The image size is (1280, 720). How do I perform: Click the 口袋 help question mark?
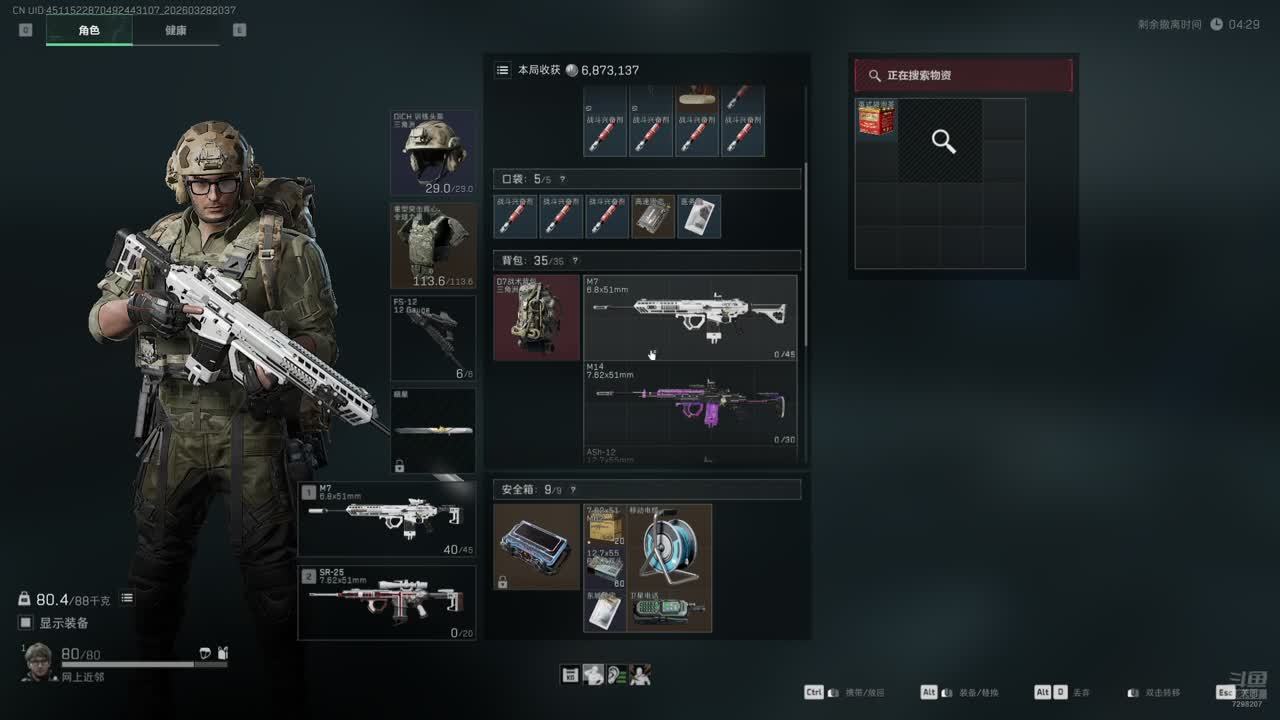tap(562, 179)
